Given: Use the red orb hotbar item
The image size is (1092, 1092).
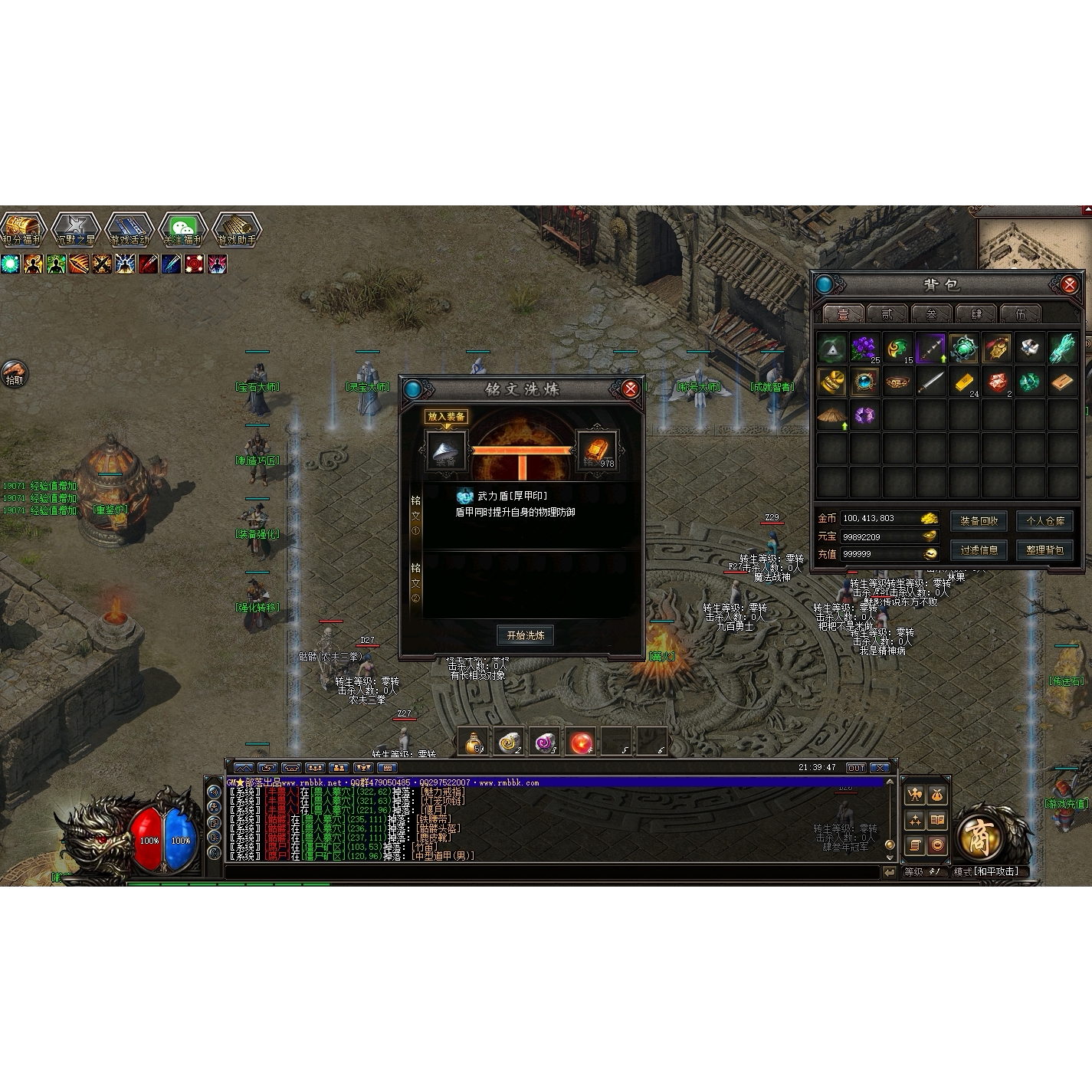Looking at the screenshot, I should (x=581, y=742).
